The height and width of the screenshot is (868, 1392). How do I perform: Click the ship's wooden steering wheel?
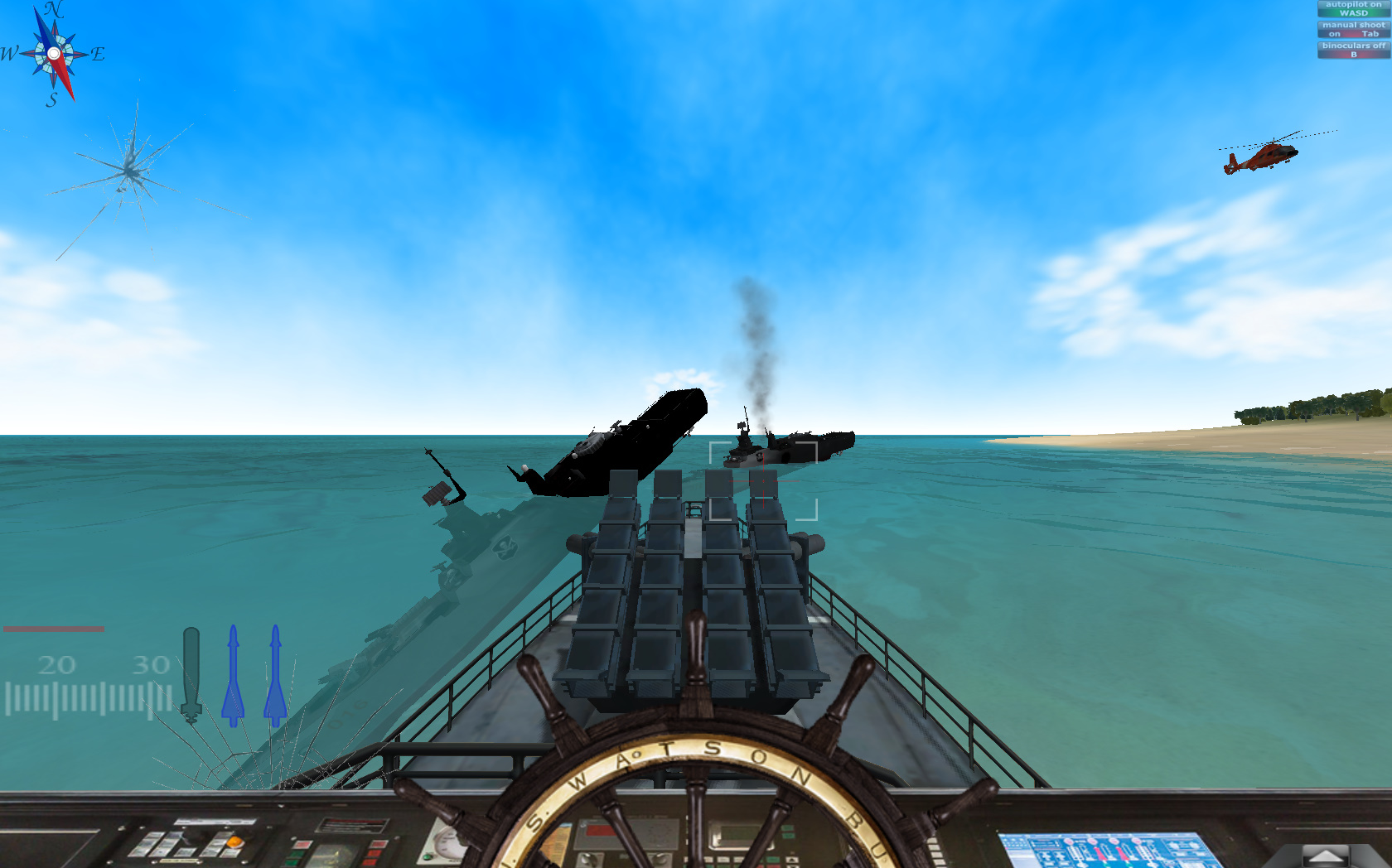[x=696, y=795]
